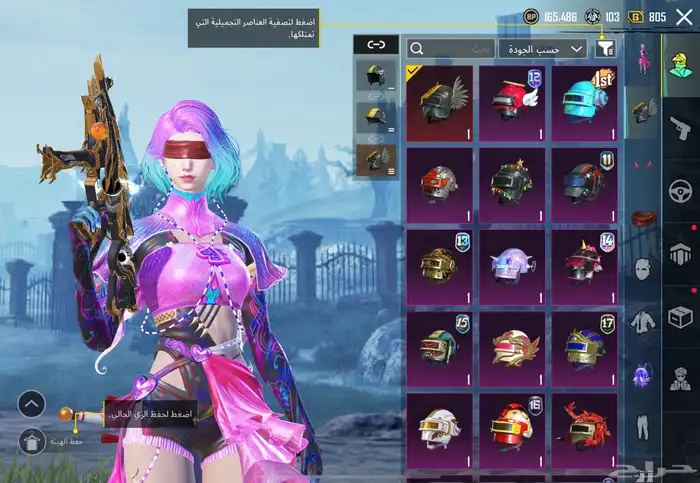Select the red angel-wing helmet with halo

[x=512, y=103]
